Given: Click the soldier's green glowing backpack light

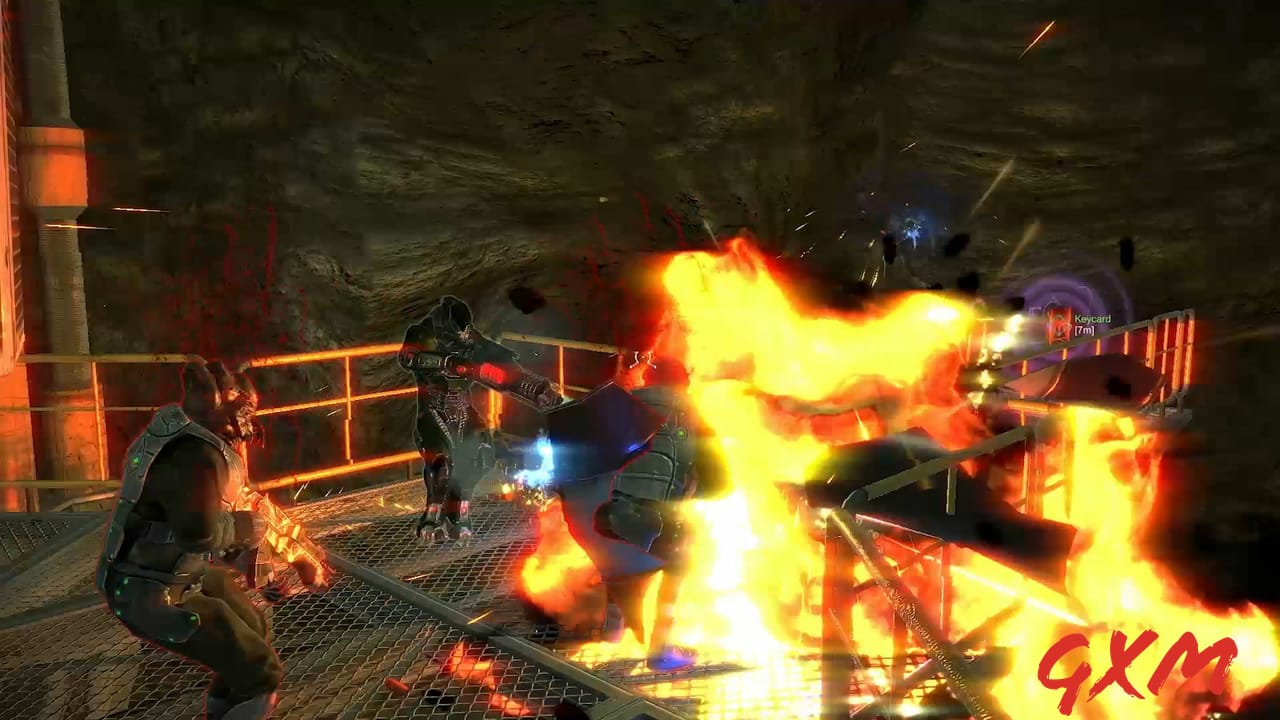Looking at the screenshot, I should pyautogui.click(x=112, y=530).
